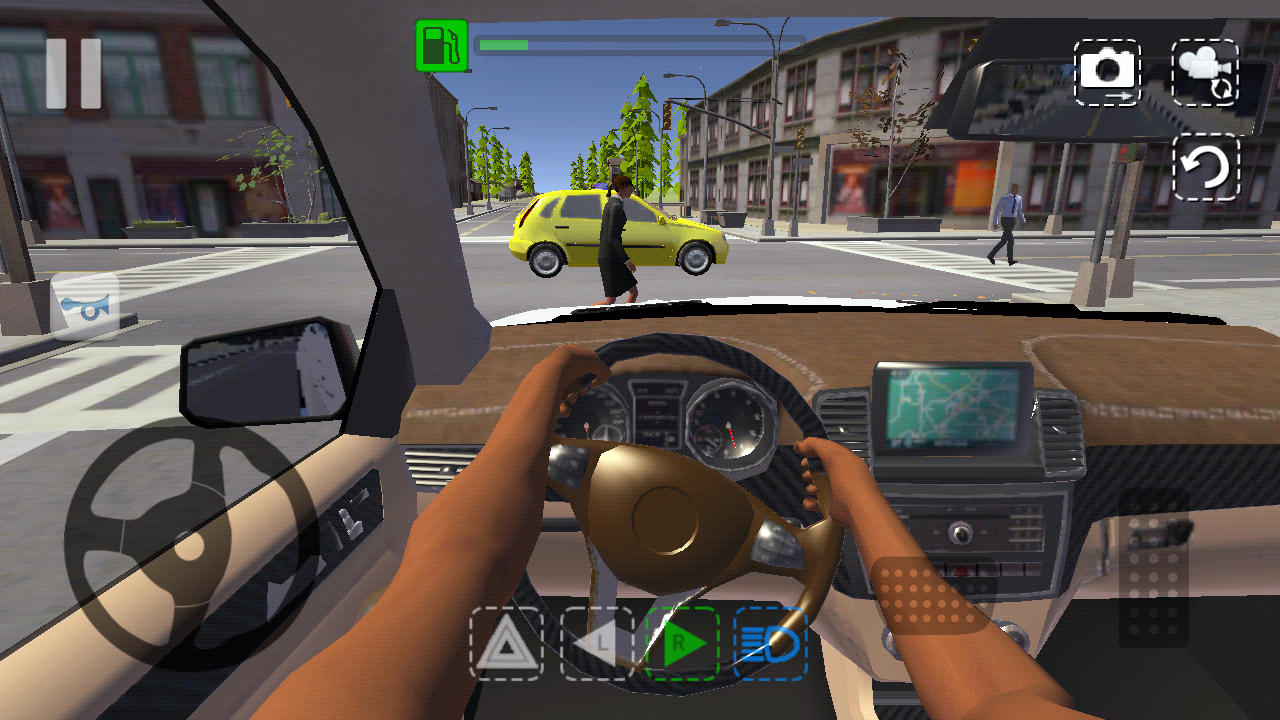This screenshot has height=720, width=1280.
Task: Switch camera view with the camcorder icon
Action: tap(1207, 71)
